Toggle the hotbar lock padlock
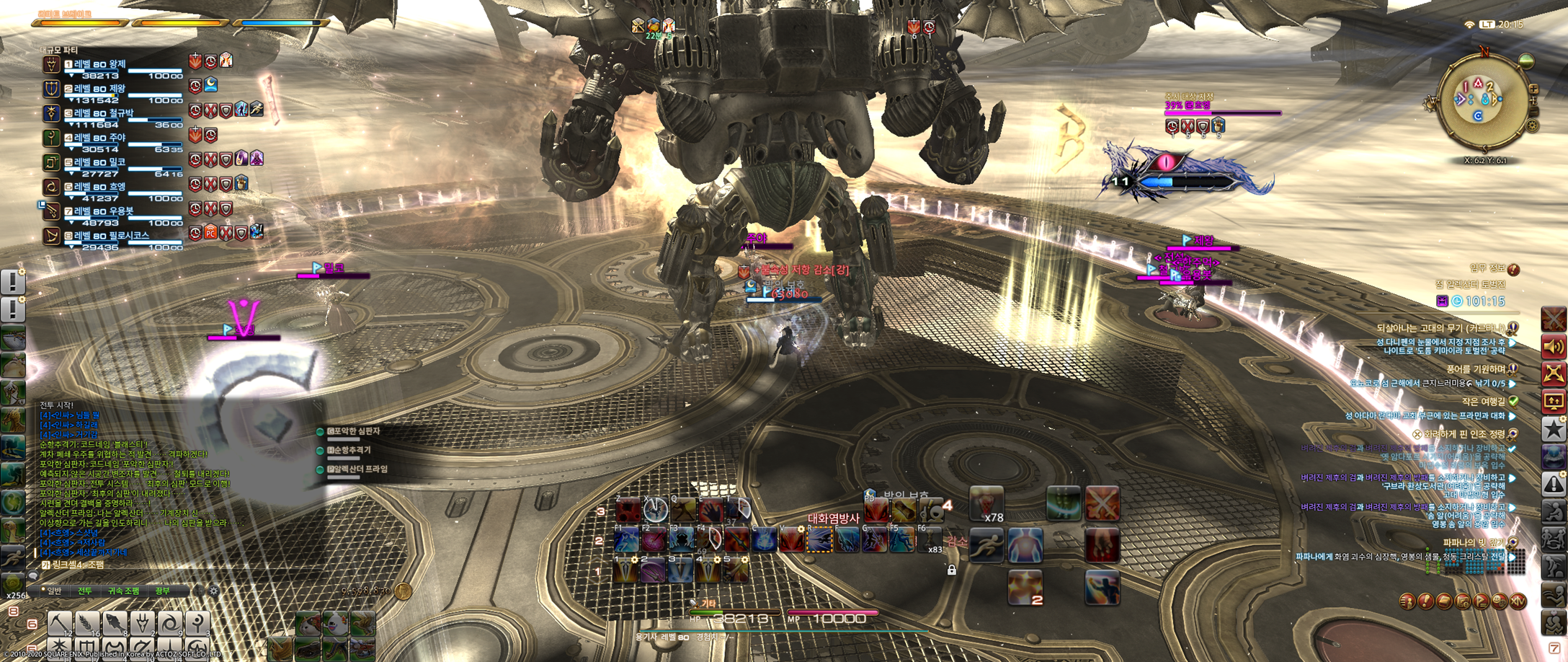The height and width of the screenshot is (662, 1568). pyautogui.click(x=951, y=570)
